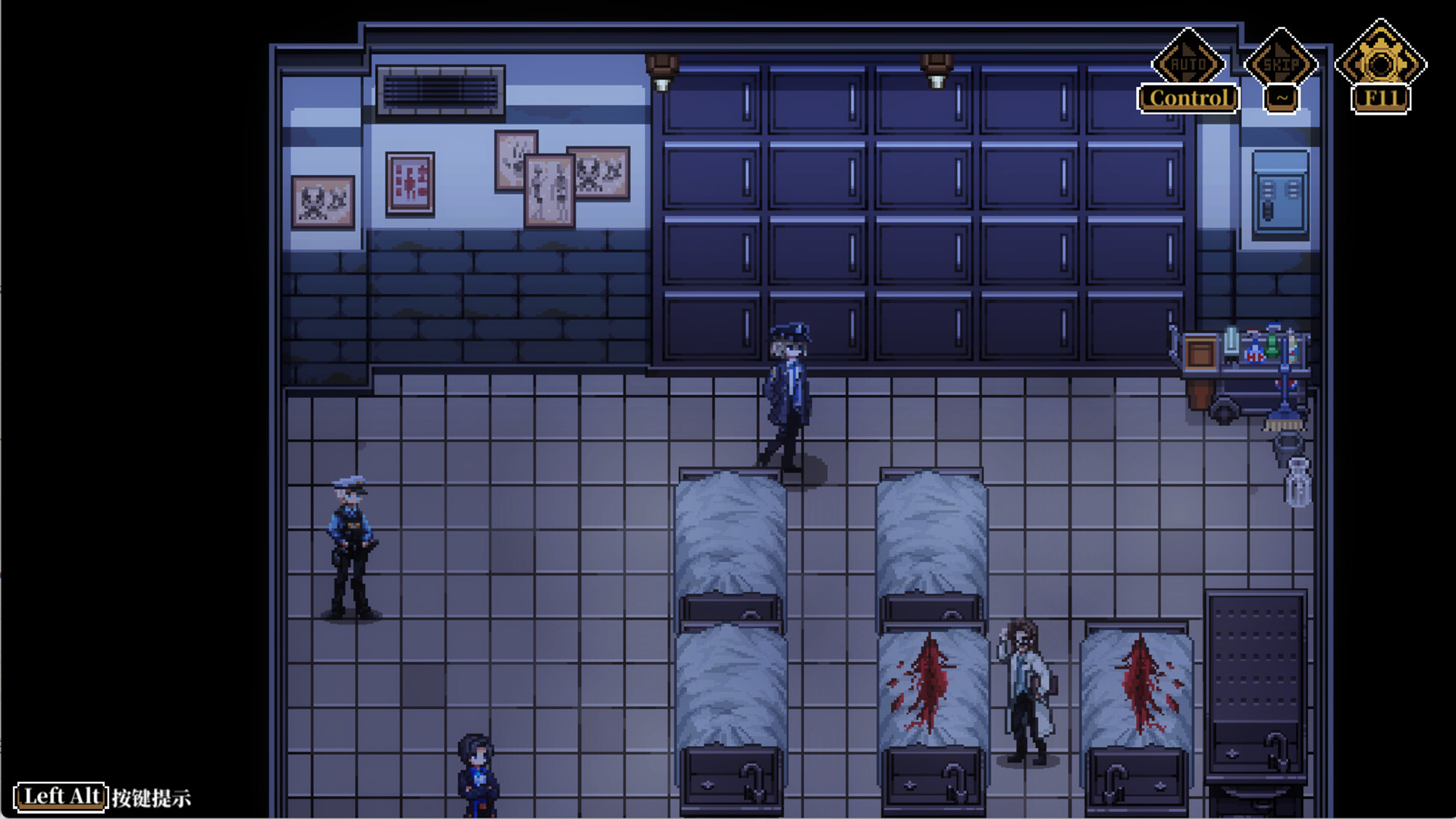Toggle fullscreen via the F11 label
1456x819 pixels.
(x=1380, y=97)
